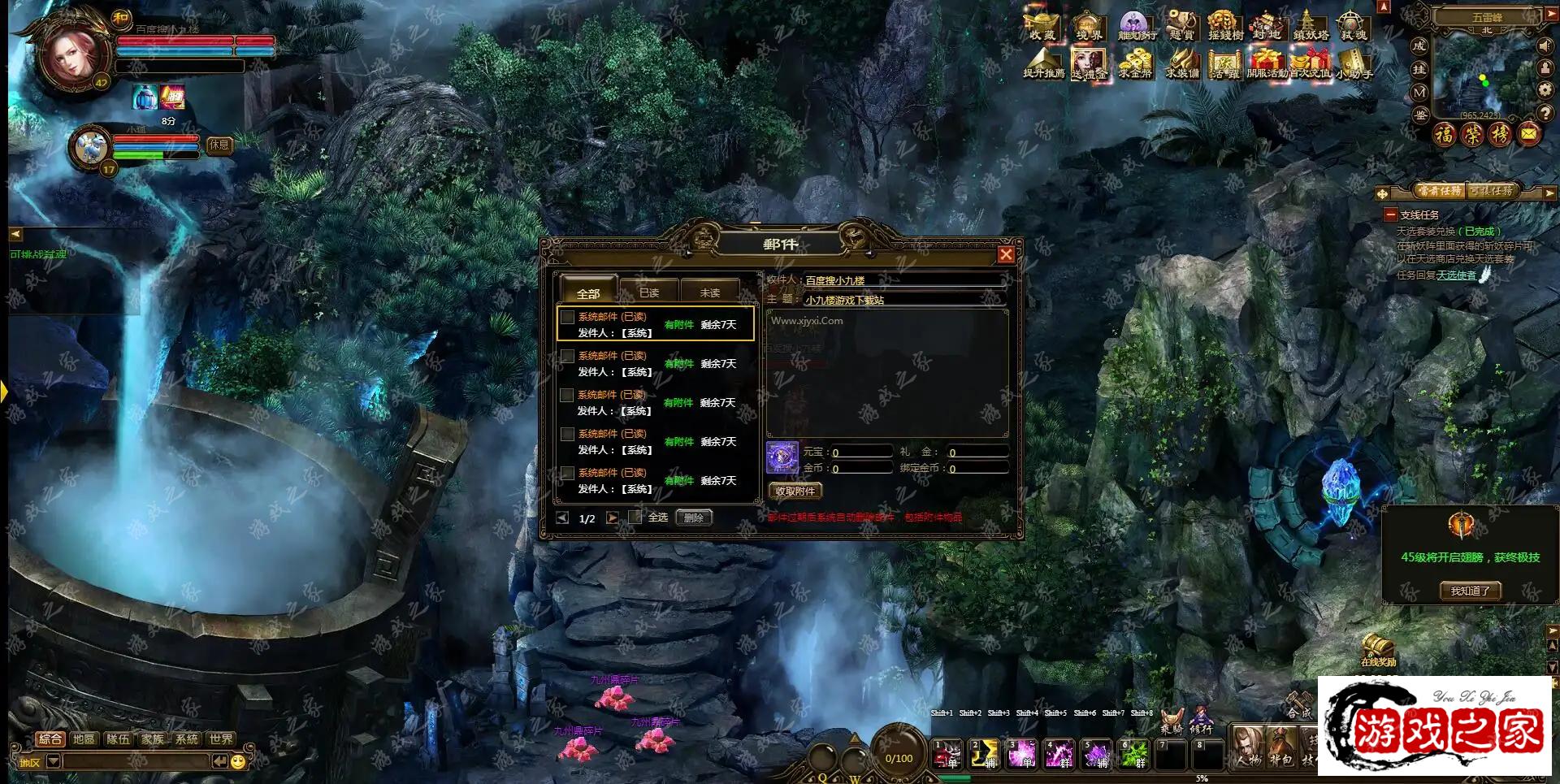The width and height of the screenshot is (1560, 784).
Task: Delete selected mail with 删除 button
Action: click(693, 518)
